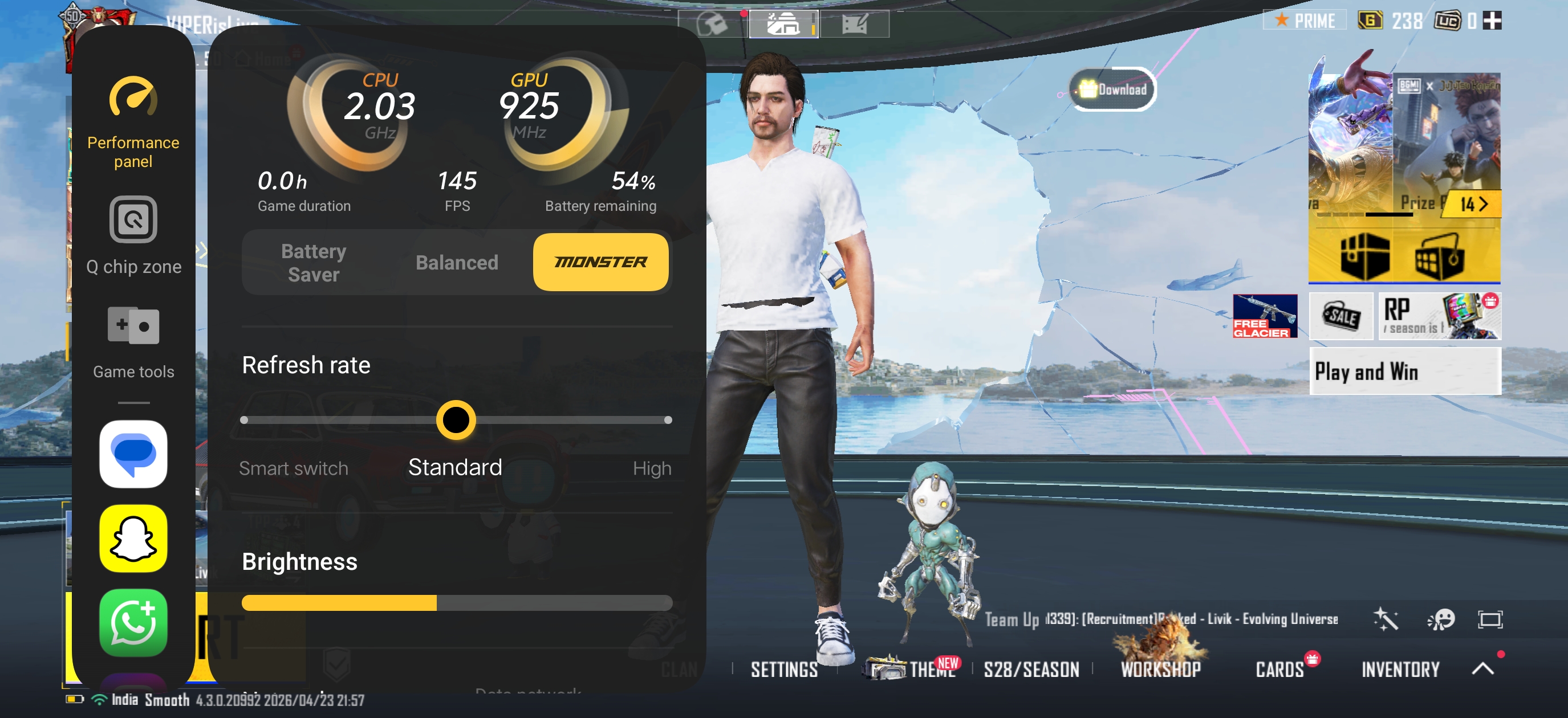The image size is (1568, 718).
Task: Tap the Download button
Action: pyautogui.click(x=1112, y=89)
